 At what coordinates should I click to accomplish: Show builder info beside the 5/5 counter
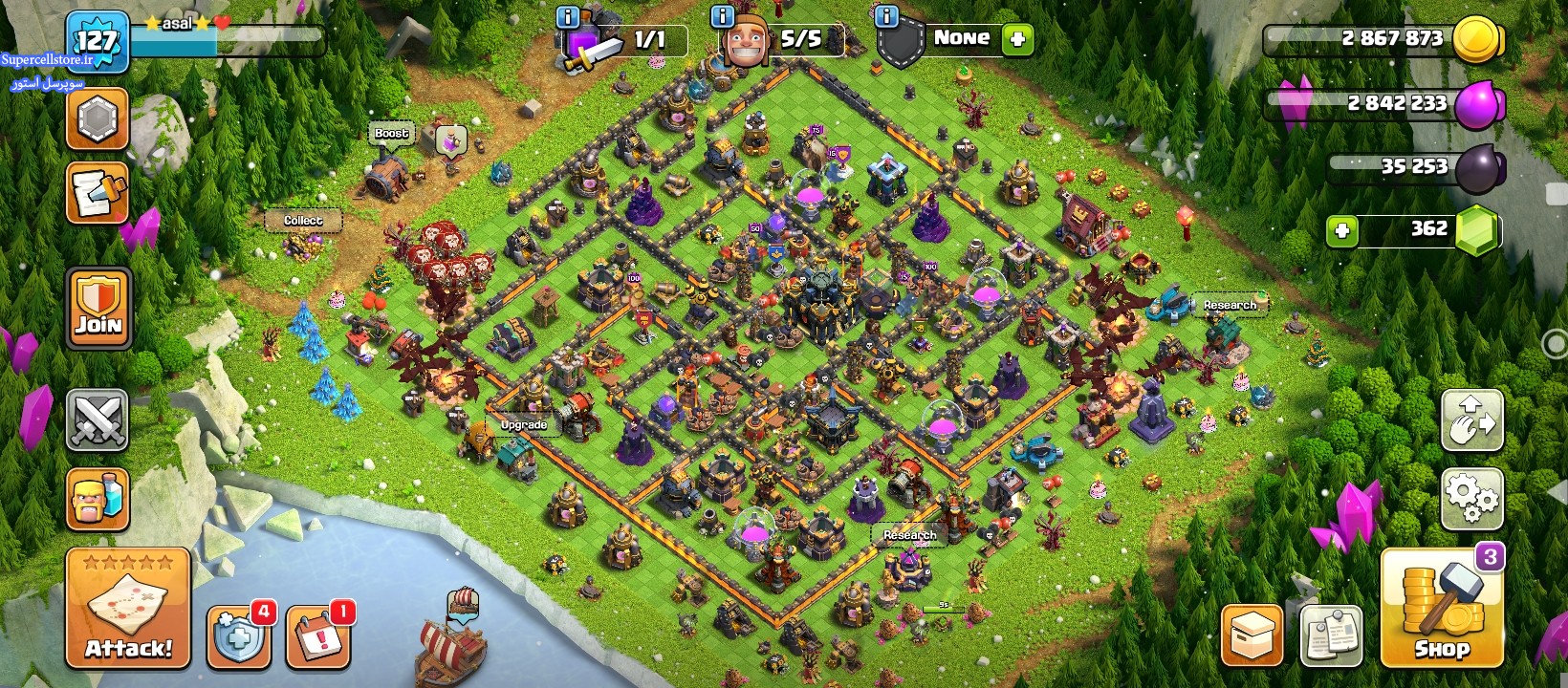tap(723, 16)
